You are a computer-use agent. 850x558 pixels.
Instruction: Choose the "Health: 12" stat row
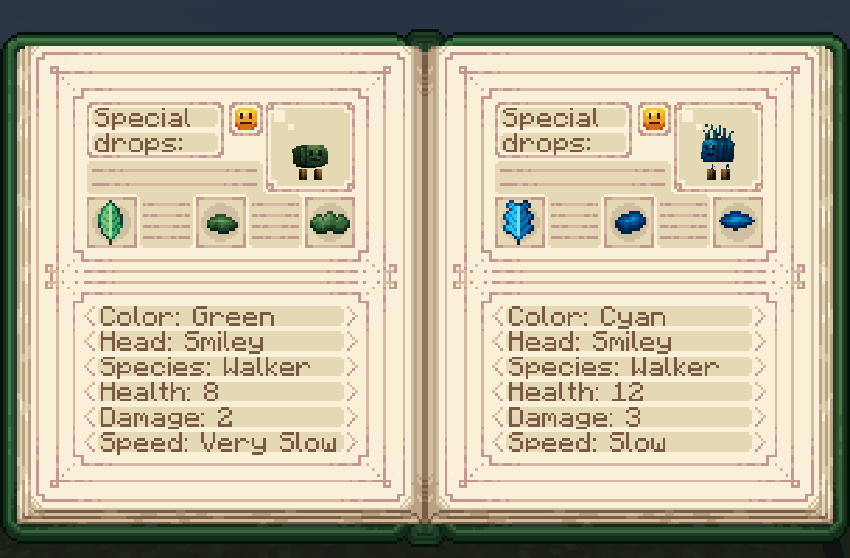[628, 392]
